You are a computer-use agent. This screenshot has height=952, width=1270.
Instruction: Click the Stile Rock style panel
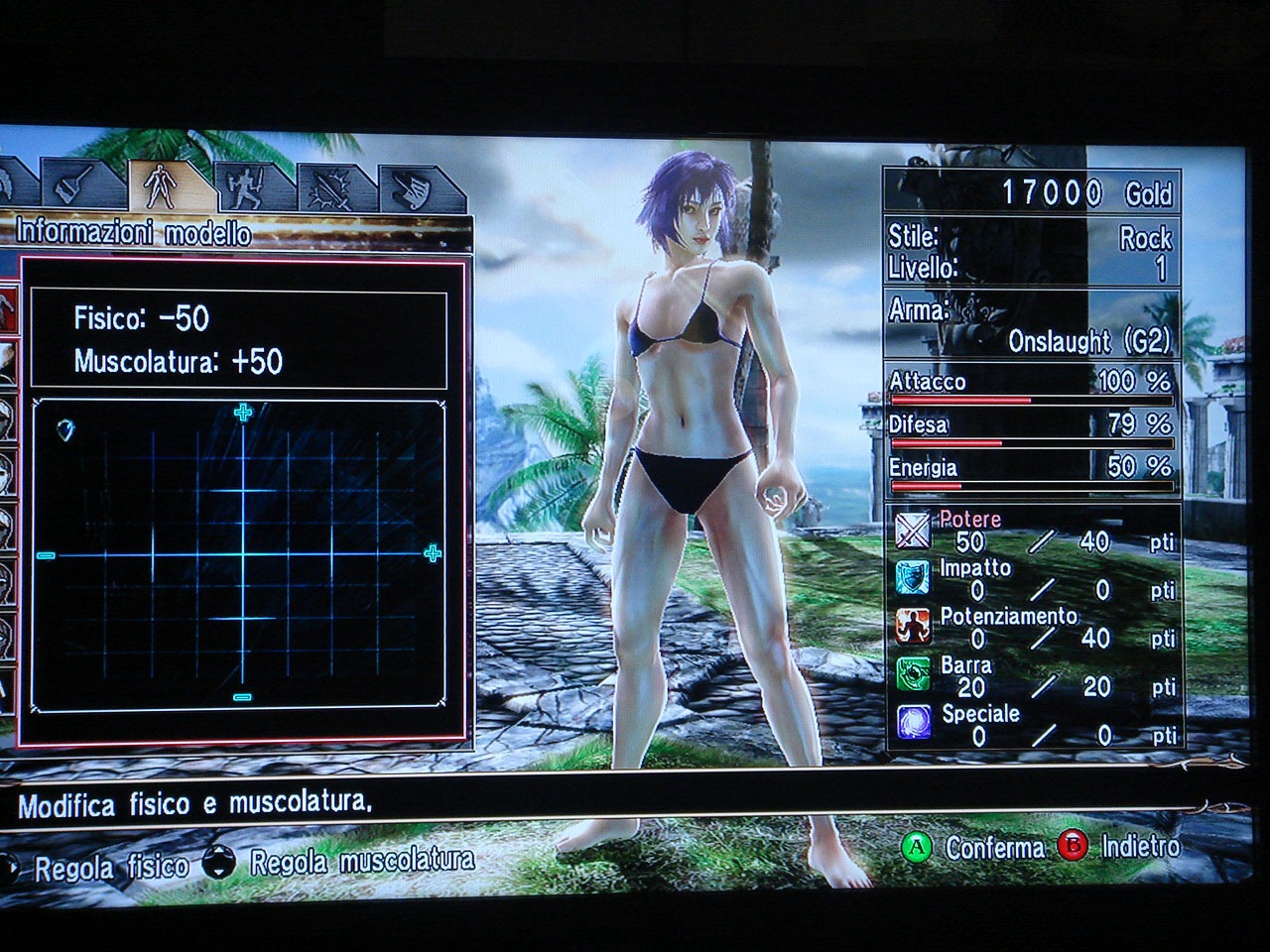coord(1031,252)
